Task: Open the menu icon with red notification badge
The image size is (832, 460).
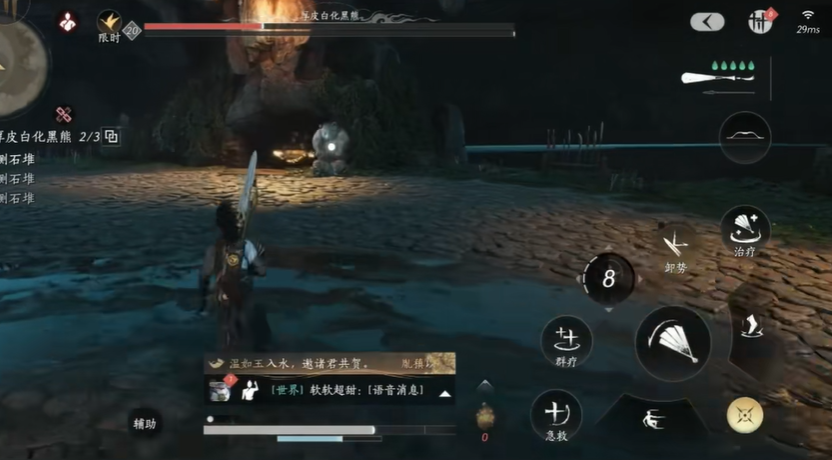Action: [x=760, y=21]
